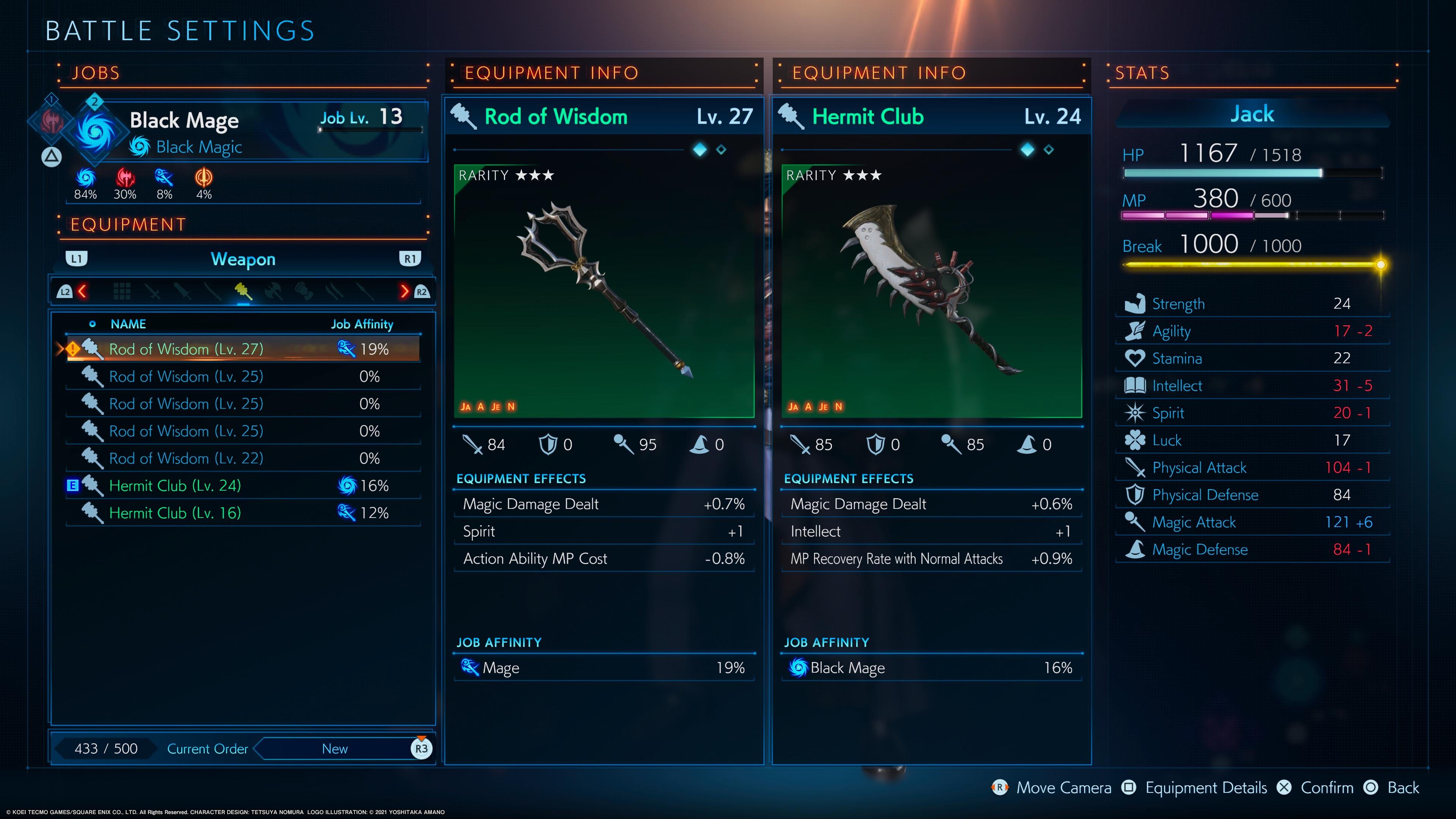Show all weapon types grid filter

tap(121, 291)
